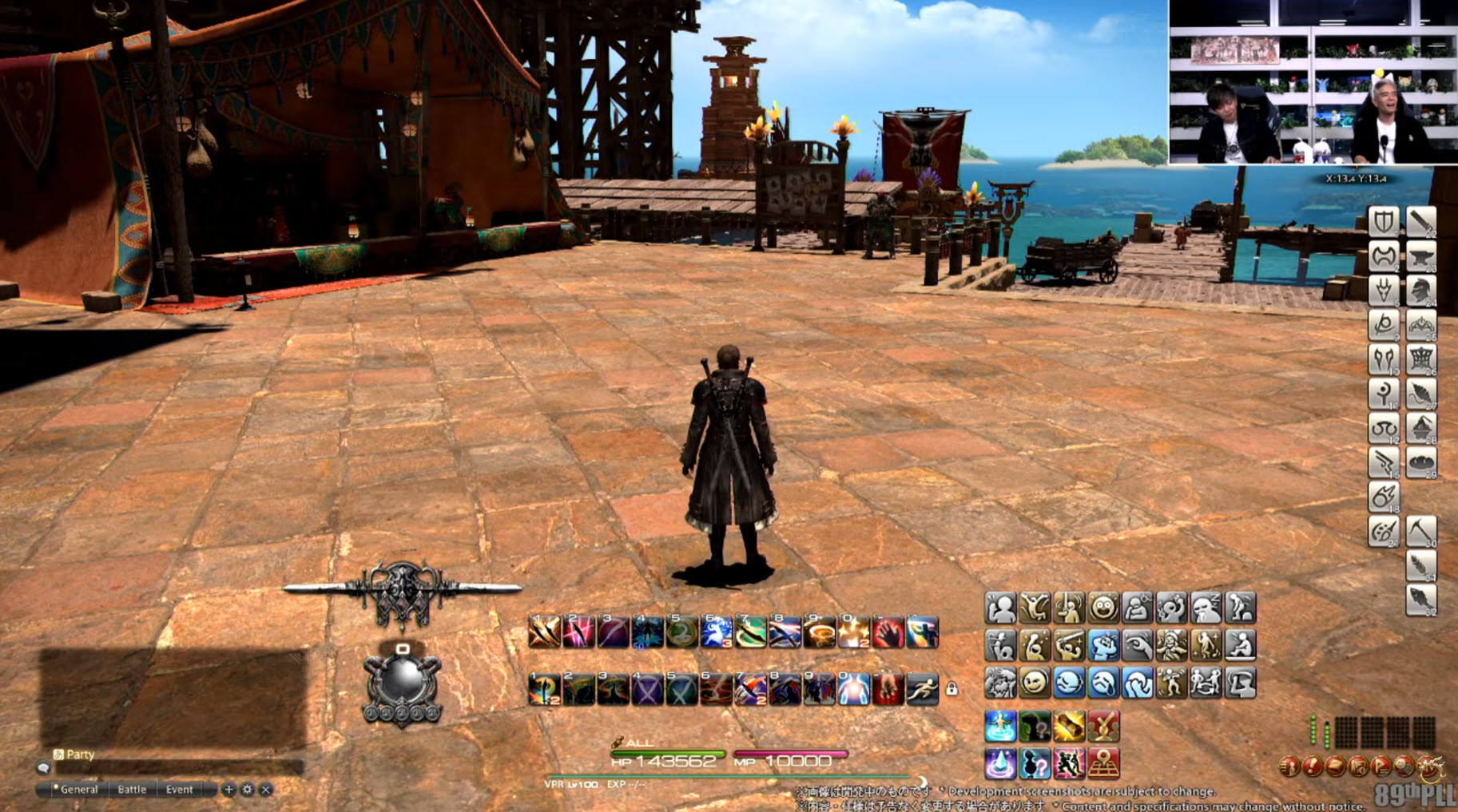This screenshot has height=812, width=1458.
Task: Open the Battle chat tab
Action: (x=132, y=789)
